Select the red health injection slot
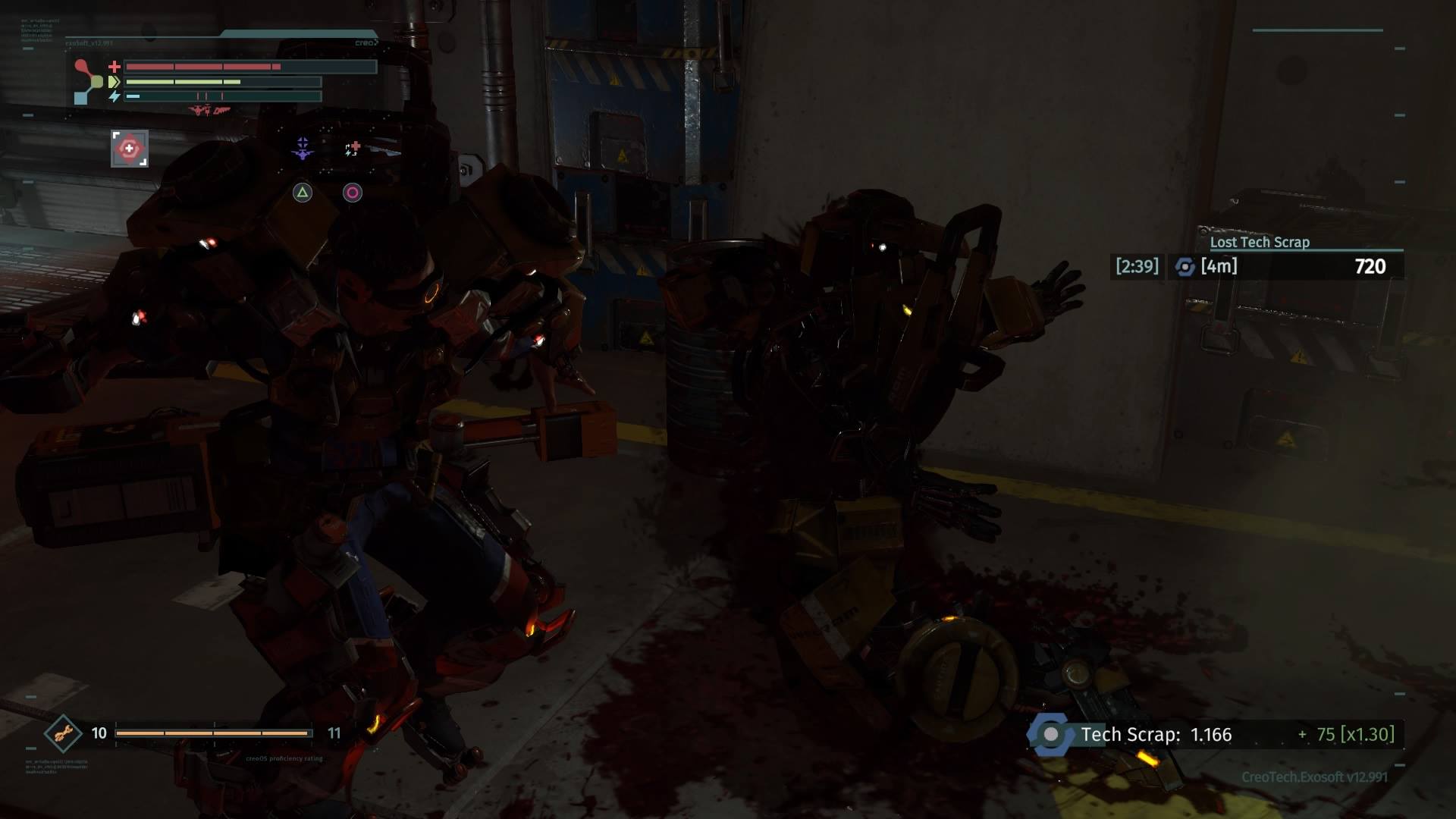 click(130, 149)
